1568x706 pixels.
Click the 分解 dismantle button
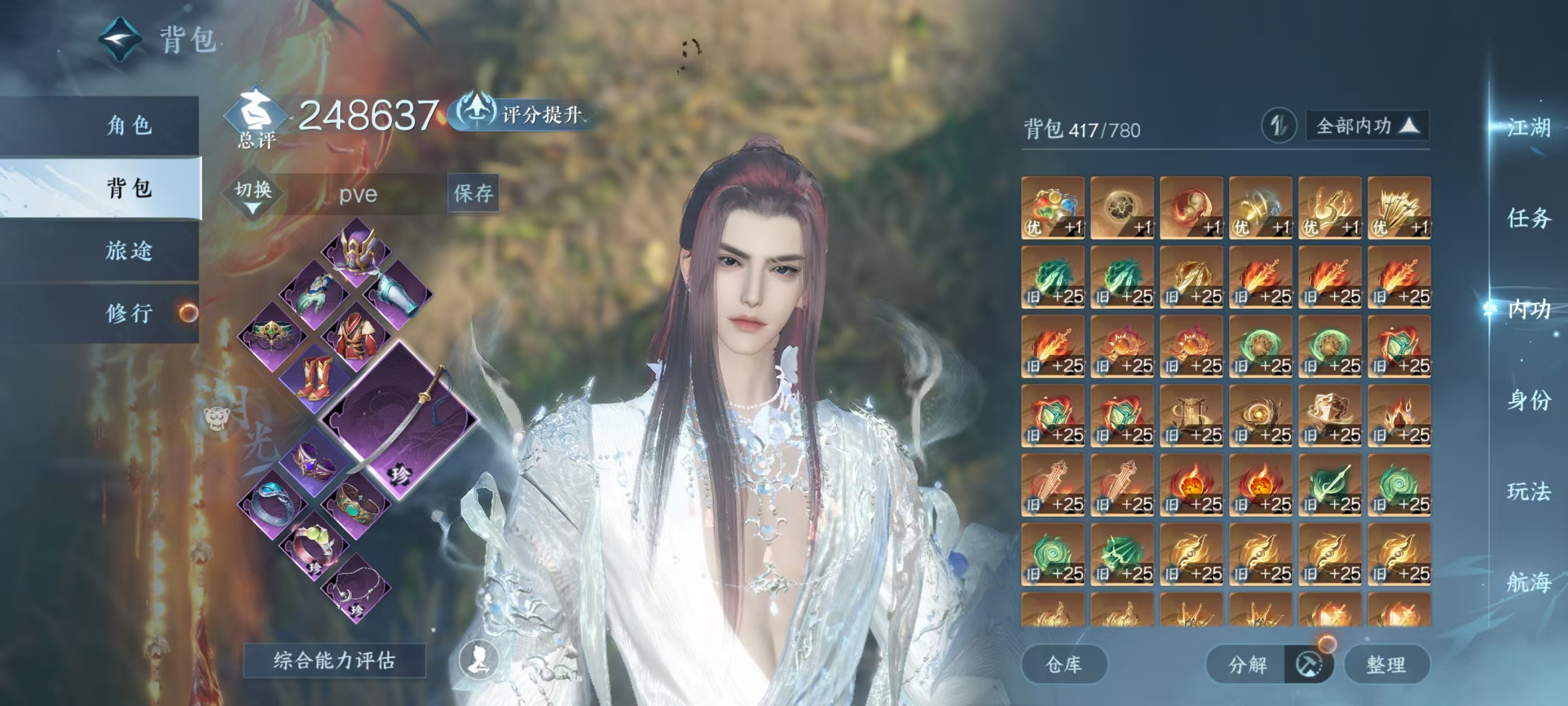point(1247,664)
